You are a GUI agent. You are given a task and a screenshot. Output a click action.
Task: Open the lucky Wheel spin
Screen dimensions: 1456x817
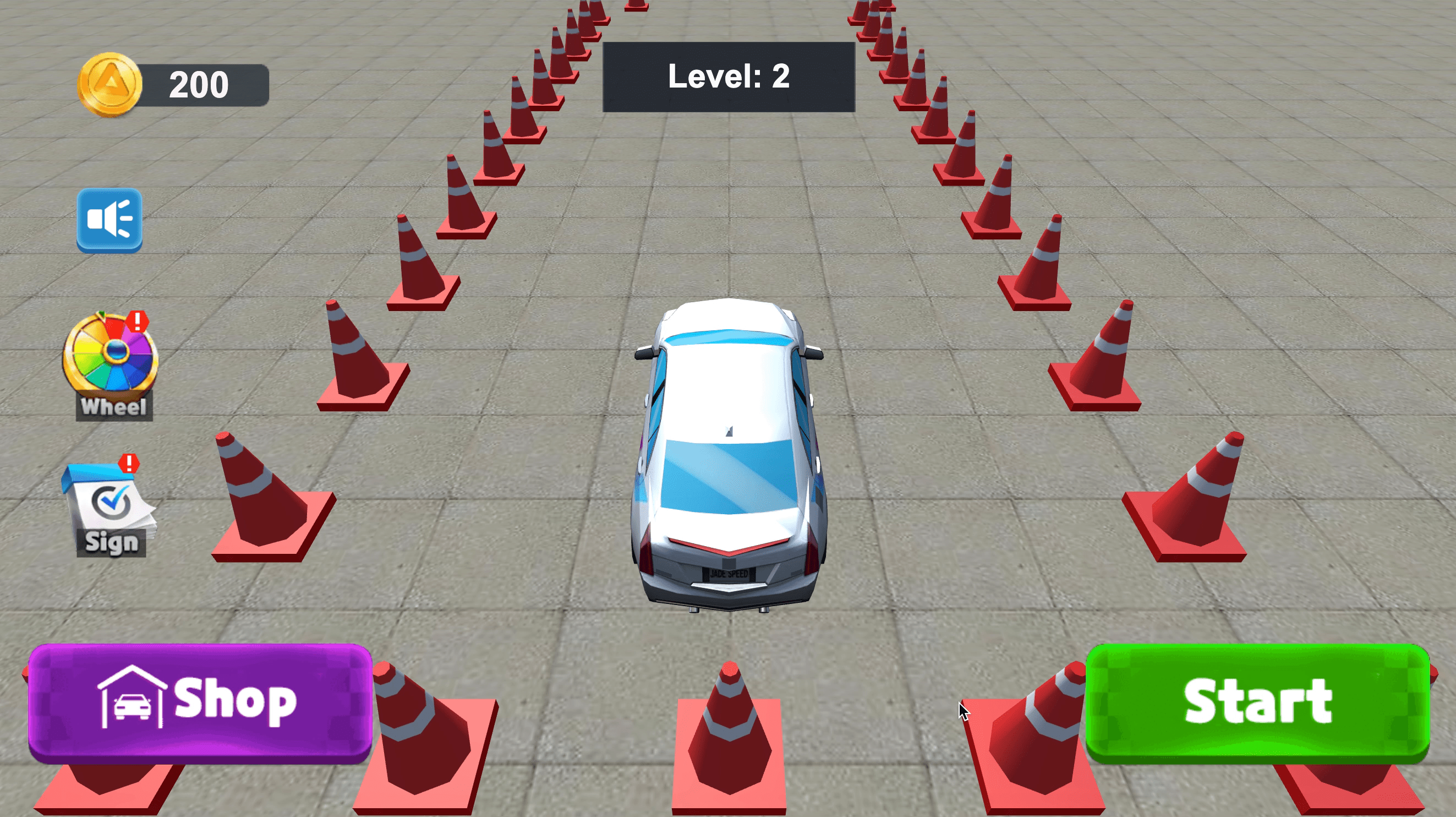coord(111,364)
